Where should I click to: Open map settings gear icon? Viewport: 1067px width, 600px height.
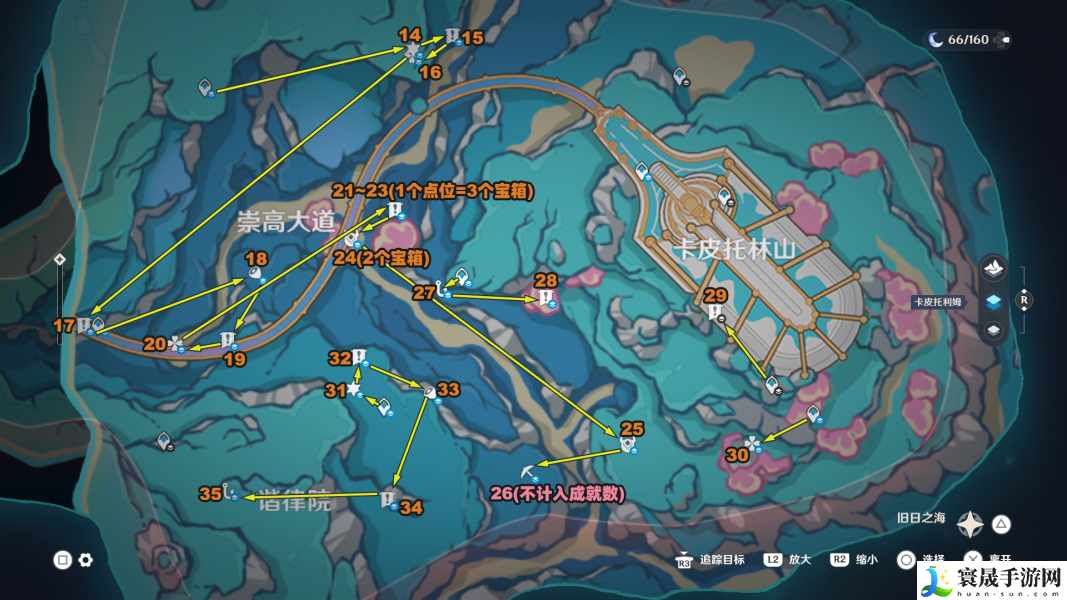point(86,560)
